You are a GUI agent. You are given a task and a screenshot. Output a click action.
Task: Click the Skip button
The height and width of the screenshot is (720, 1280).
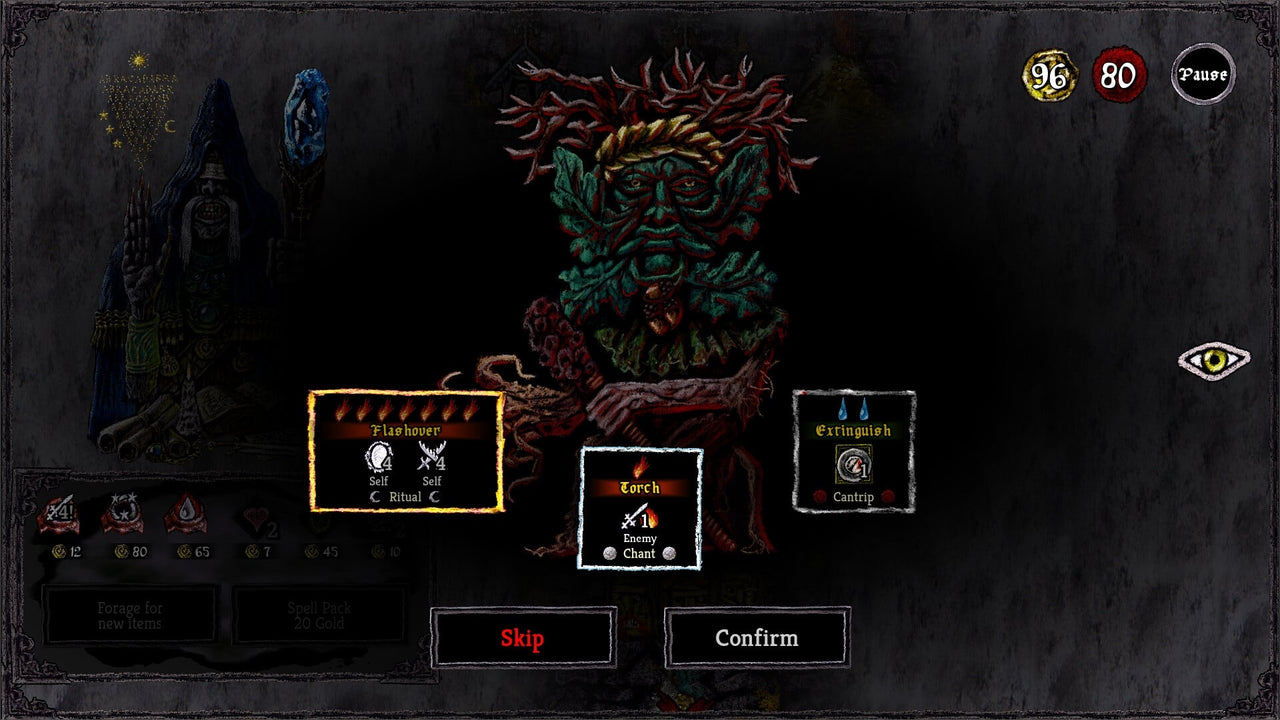tap(521, 637)
